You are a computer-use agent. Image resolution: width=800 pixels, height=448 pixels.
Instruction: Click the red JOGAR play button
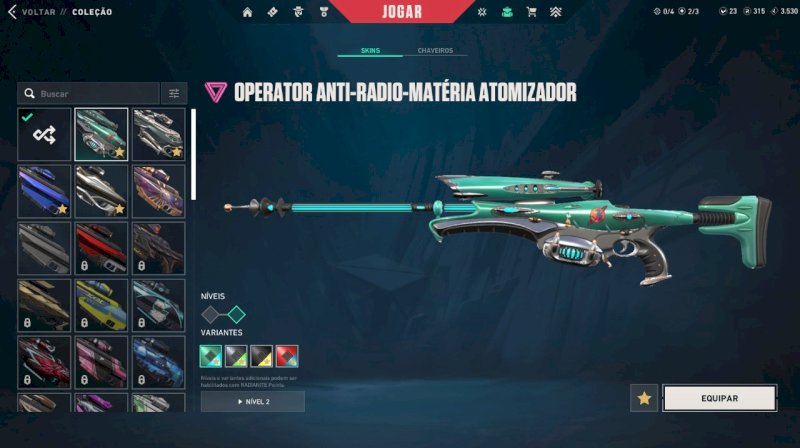coord(402,12)
